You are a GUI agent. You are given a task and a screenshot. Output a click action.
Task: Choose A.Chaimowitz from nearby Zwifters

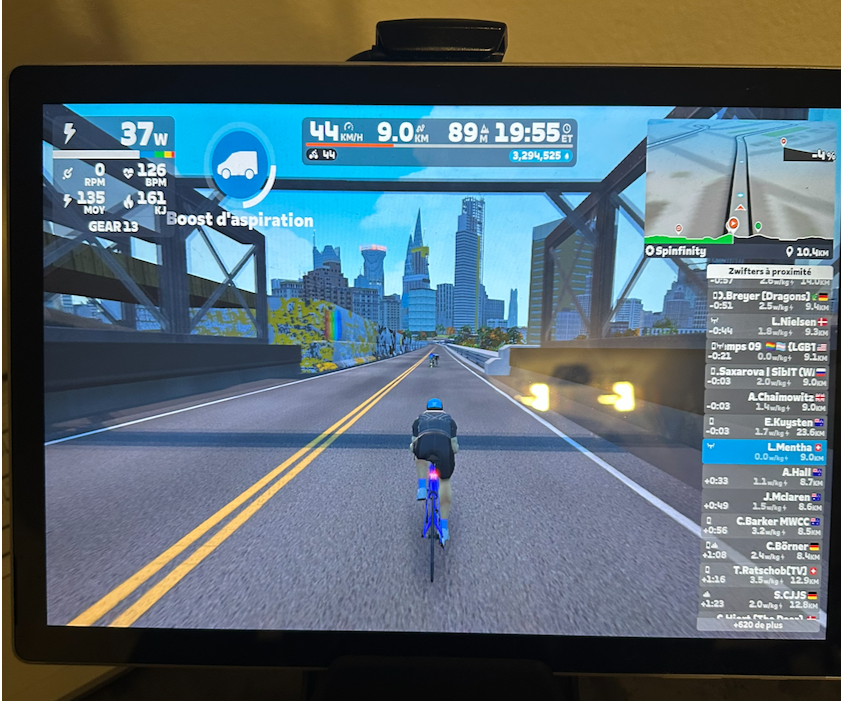point(765,402)
